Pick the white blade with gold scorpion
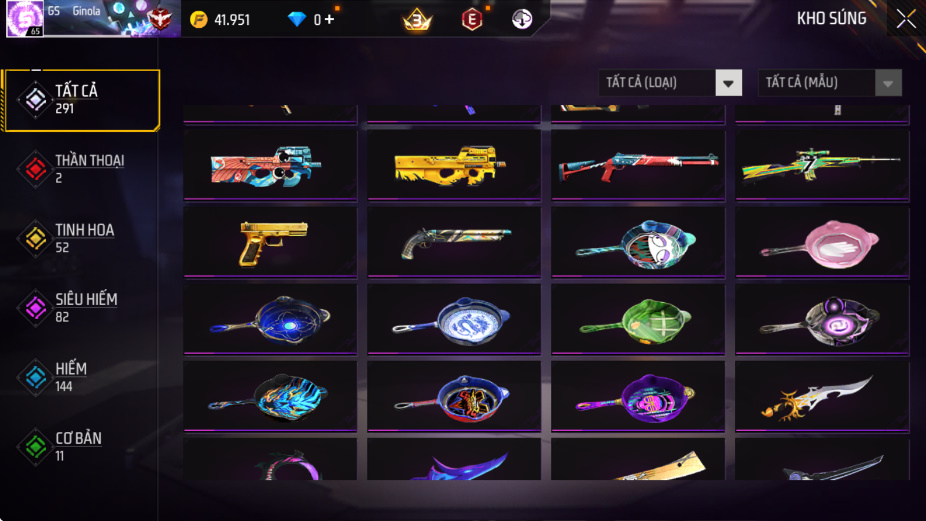The image size is (926, 521). coord(822,397)
